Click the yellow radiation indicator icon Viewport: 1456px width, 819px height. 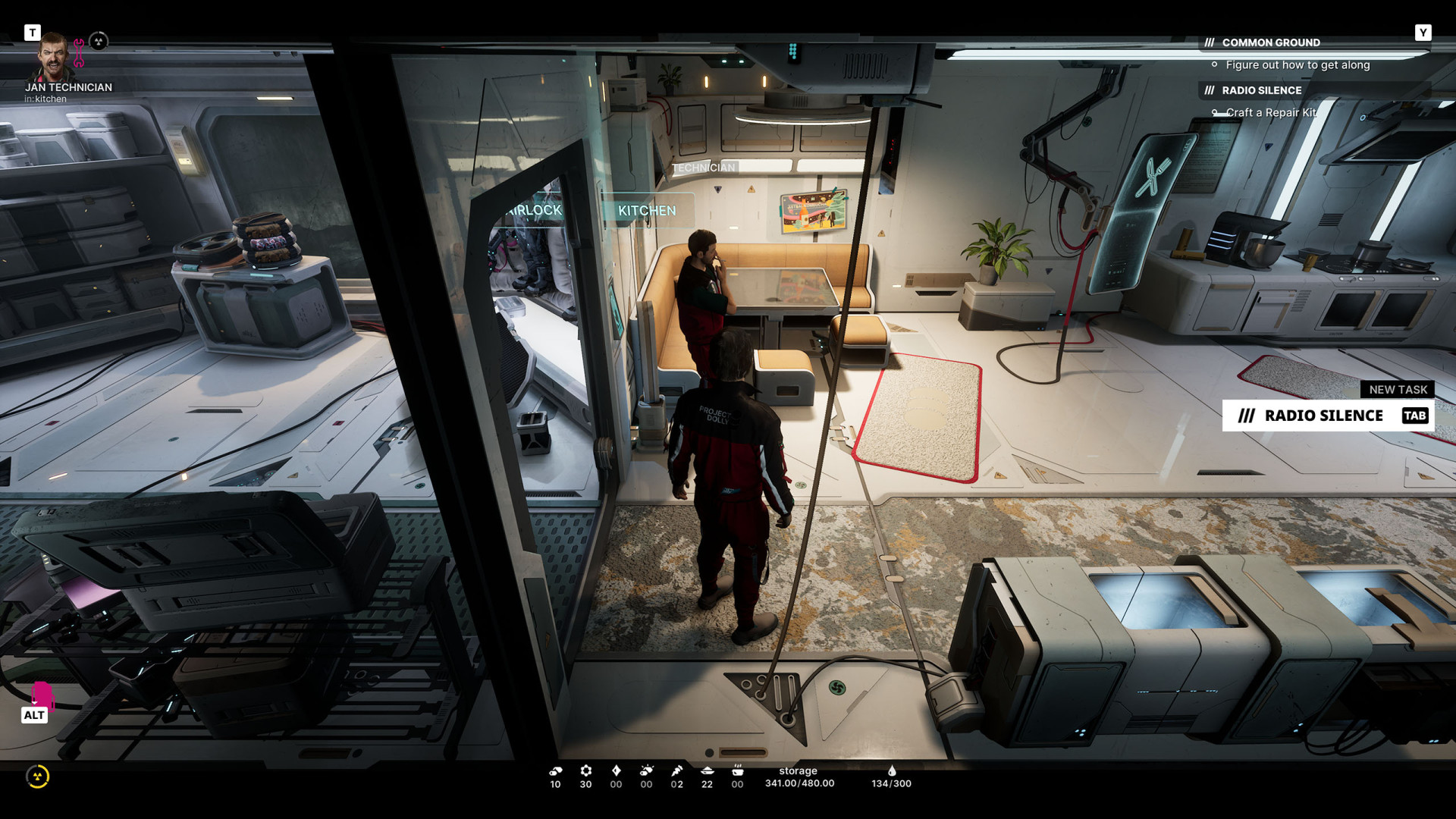(37, 776)
